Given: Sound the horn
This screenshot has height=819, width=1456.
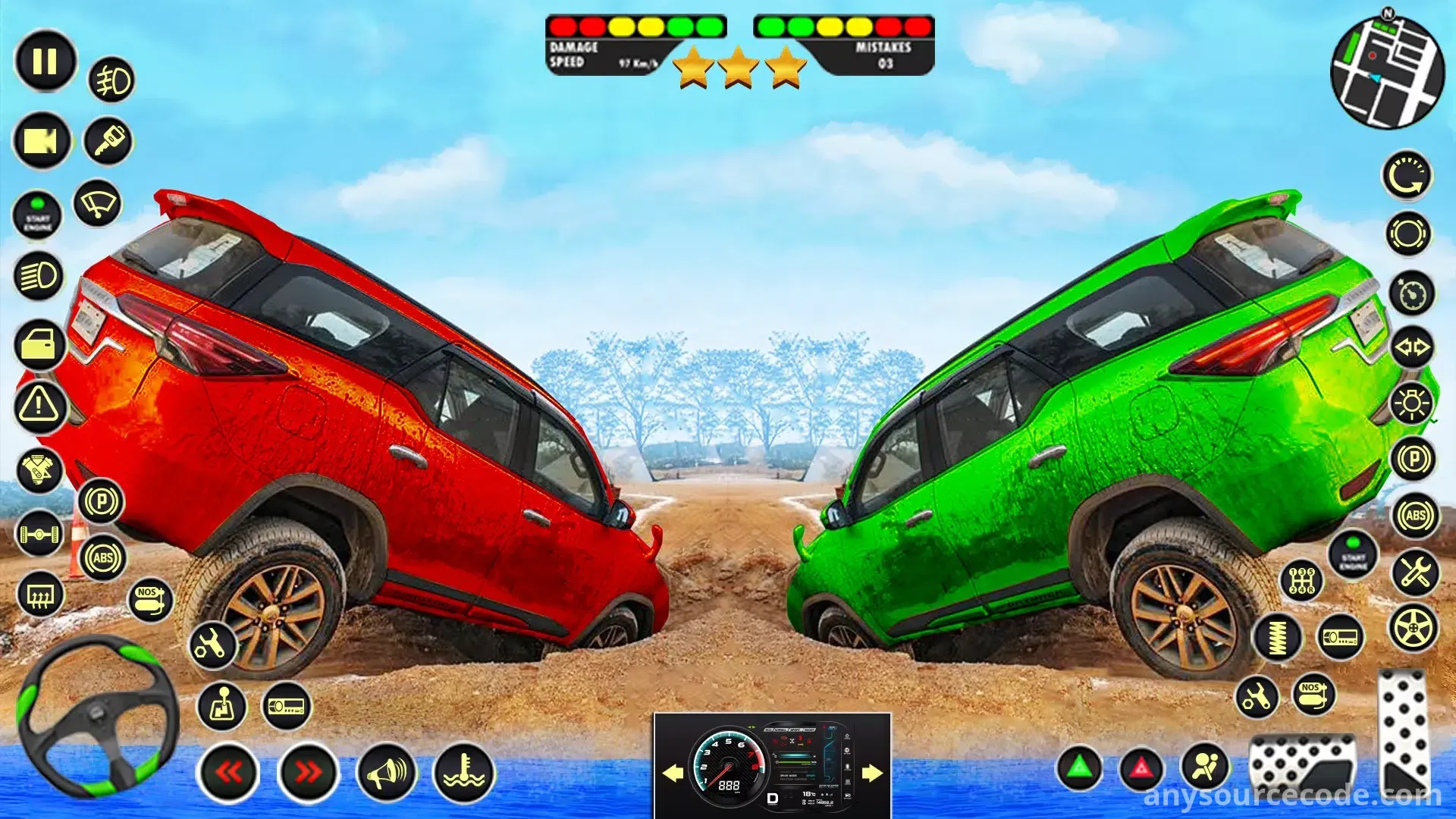Looking at the screenshot, I should pos(387,773).
